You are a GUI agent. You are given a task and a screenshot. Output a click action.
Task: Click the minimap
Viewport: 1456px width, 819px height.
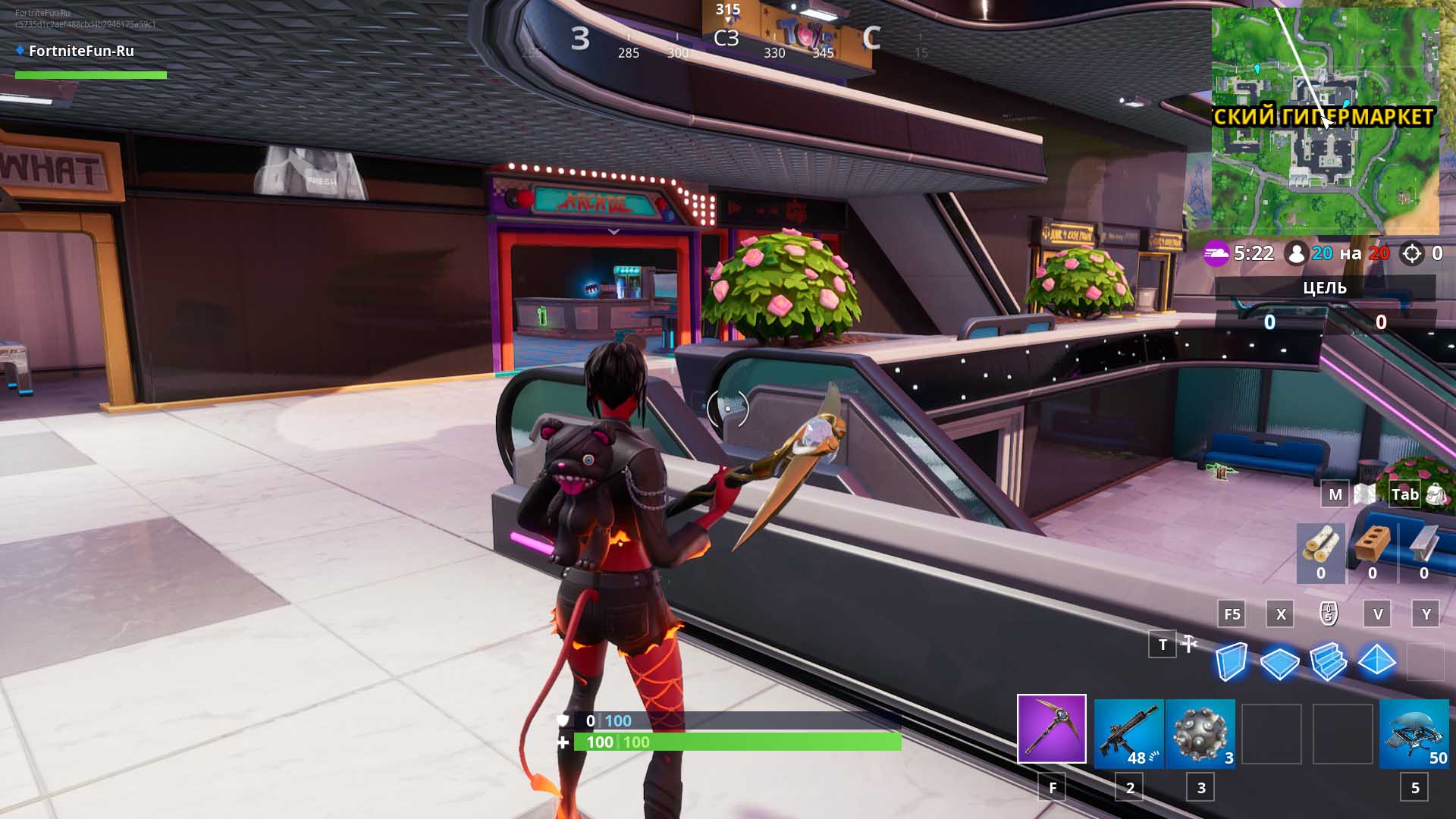[1324, 121]
